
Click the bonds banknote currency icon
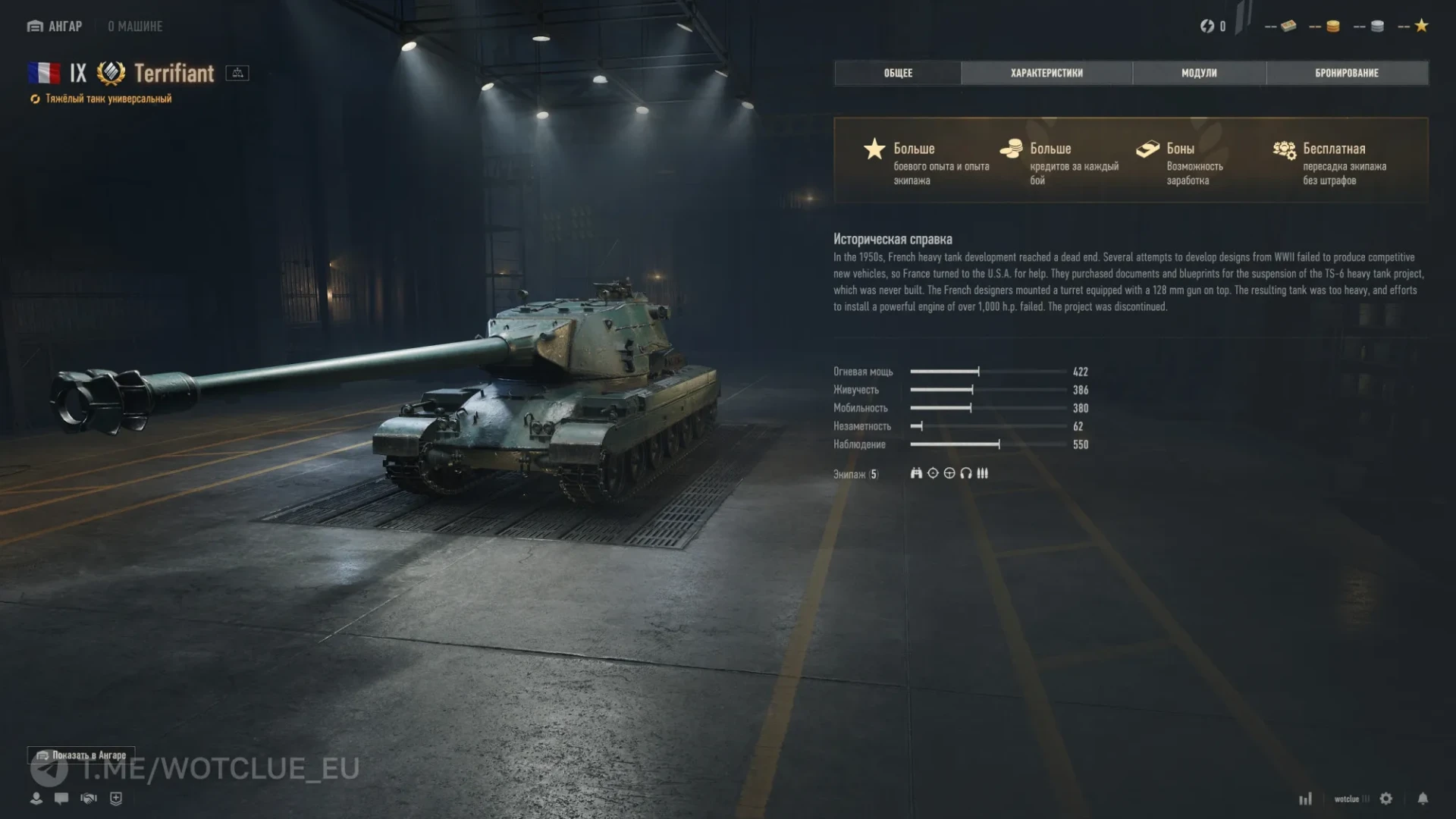coord(1288,27)
